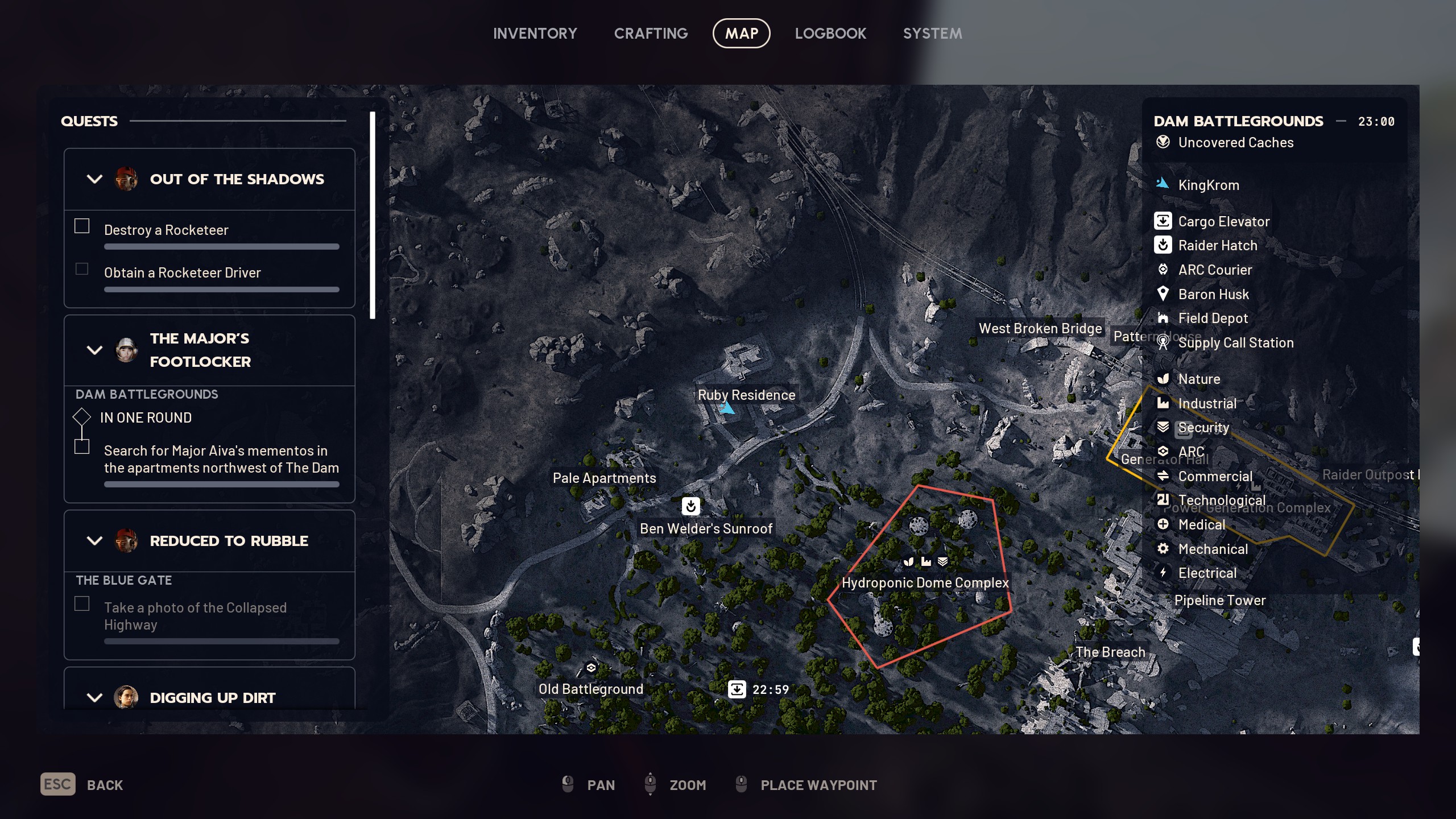Select the Baron Husk map marker icon
This screenshot has width=1456, height=819.
(x=1164, y=294)
